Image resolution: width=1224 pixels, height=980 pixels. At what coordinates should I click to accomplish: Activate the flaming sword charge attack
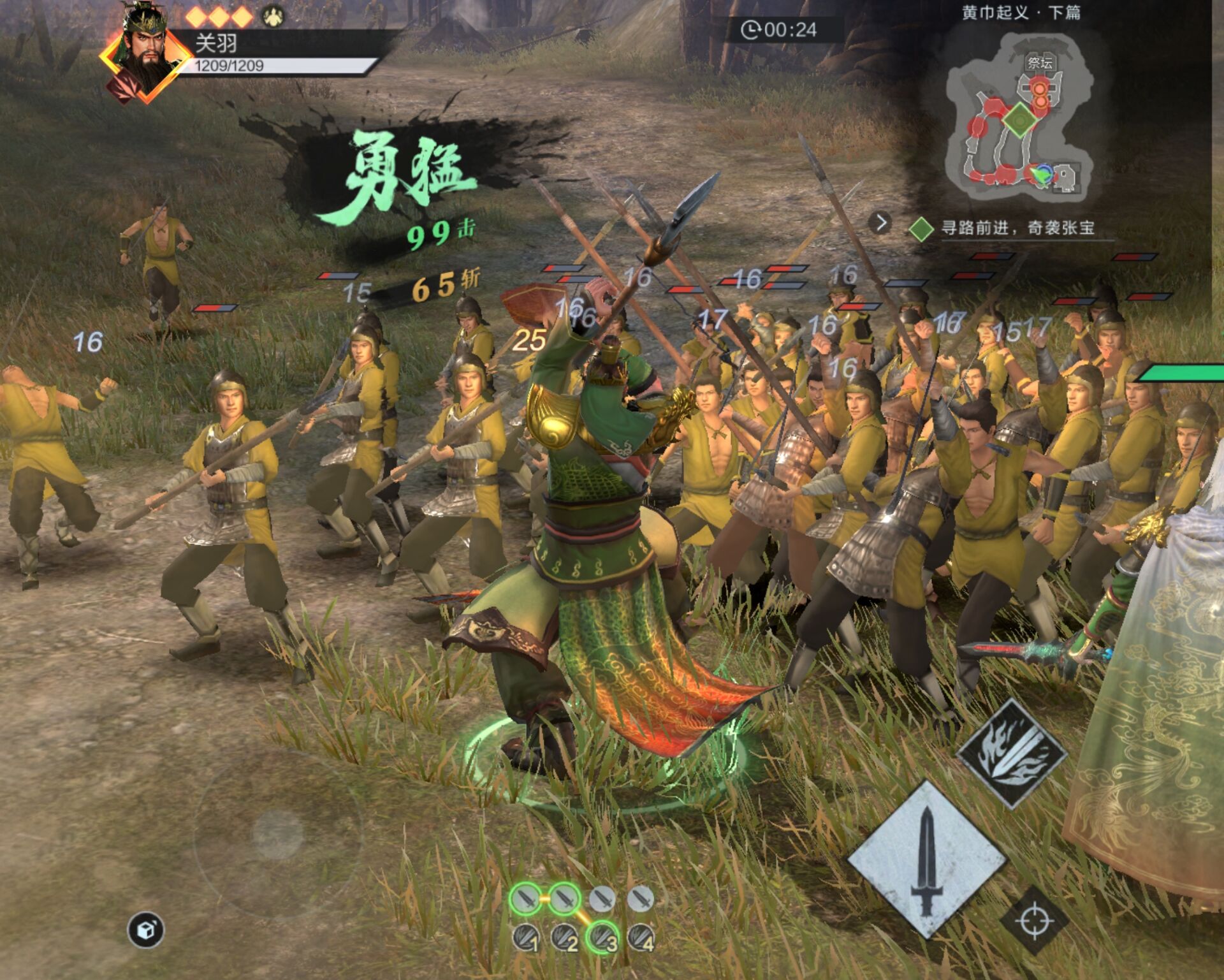coord(1012,753)
